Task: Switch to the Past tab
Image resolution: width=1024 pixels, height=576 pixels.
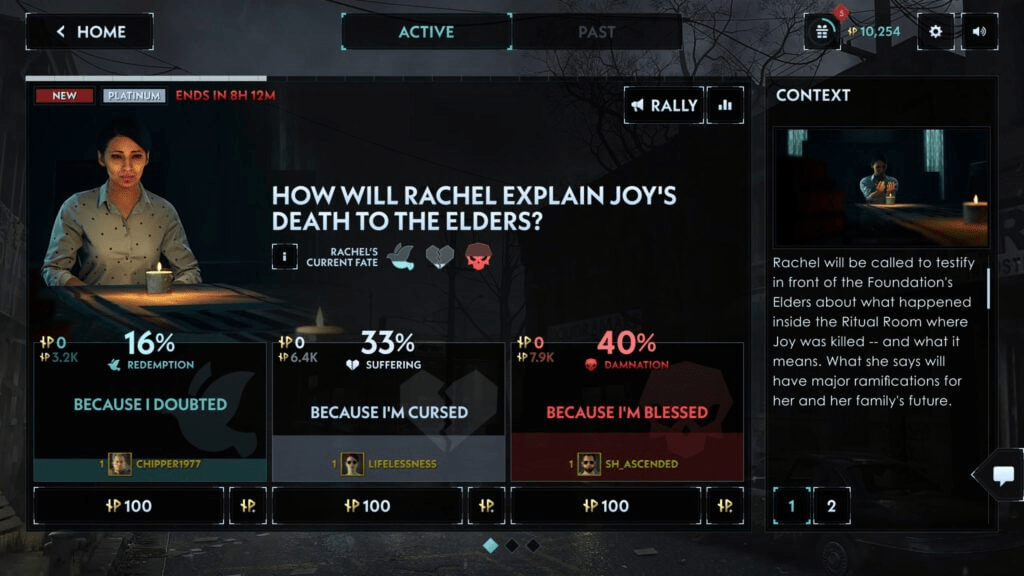Action: click(596, 32)
